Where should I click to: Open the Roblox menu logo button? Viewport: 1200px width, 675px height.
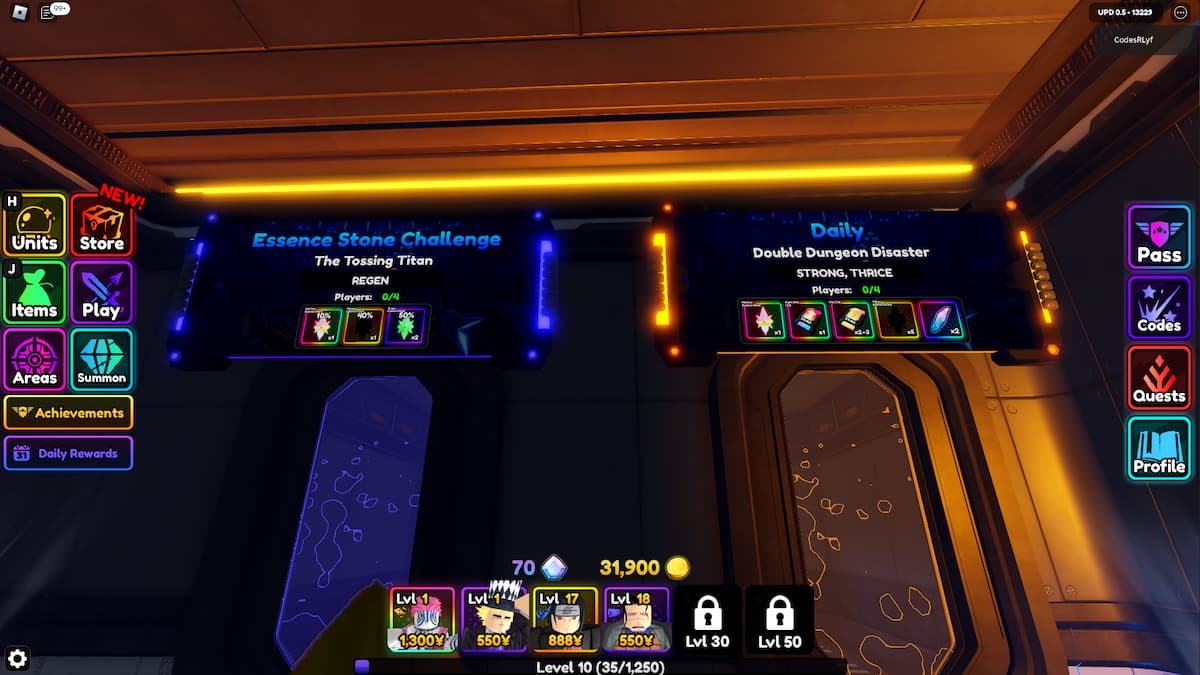(x=19, y=12)
